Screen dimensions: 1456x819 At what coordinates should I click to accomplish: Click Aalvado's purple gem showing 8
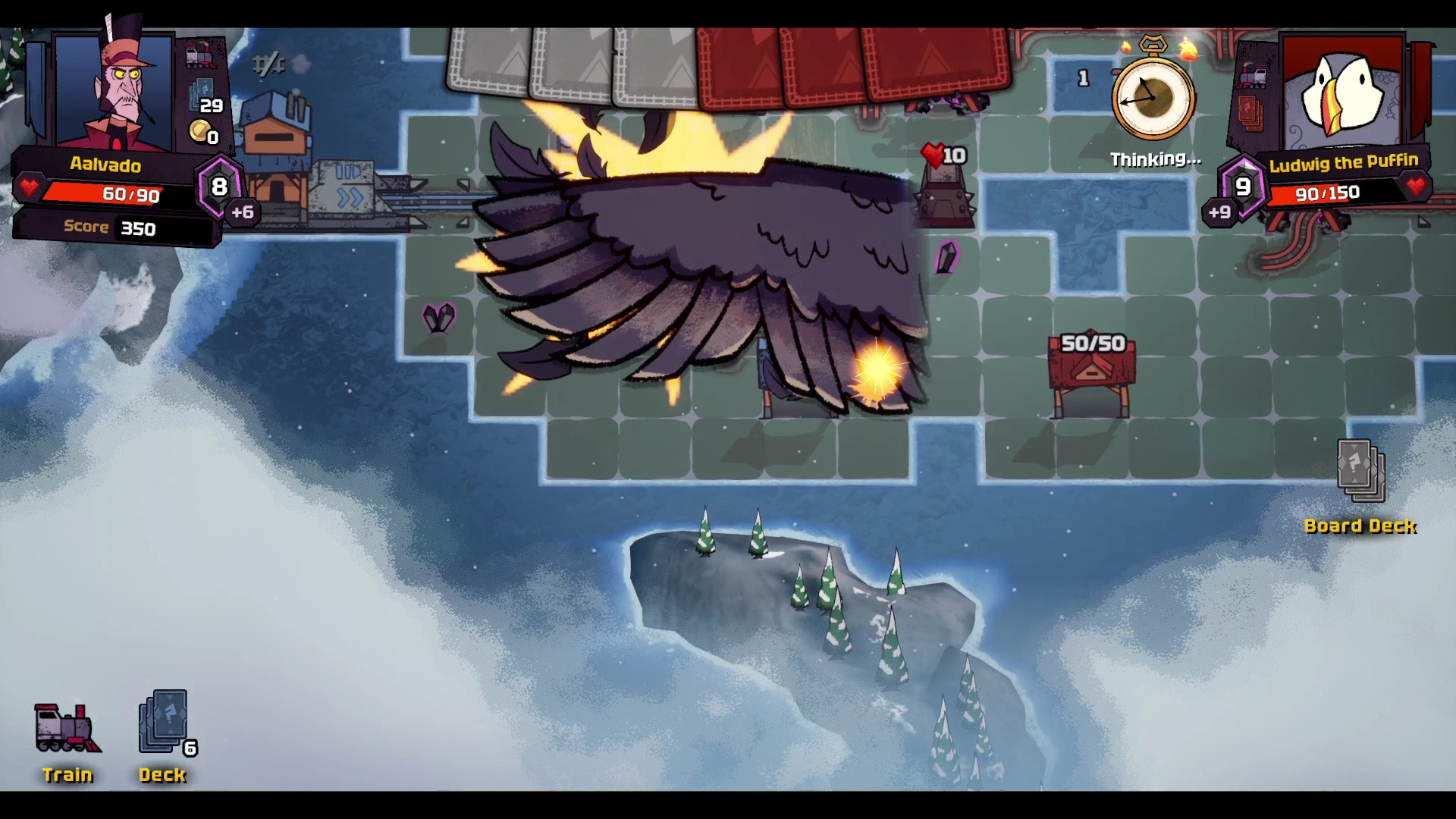[218, 187]
